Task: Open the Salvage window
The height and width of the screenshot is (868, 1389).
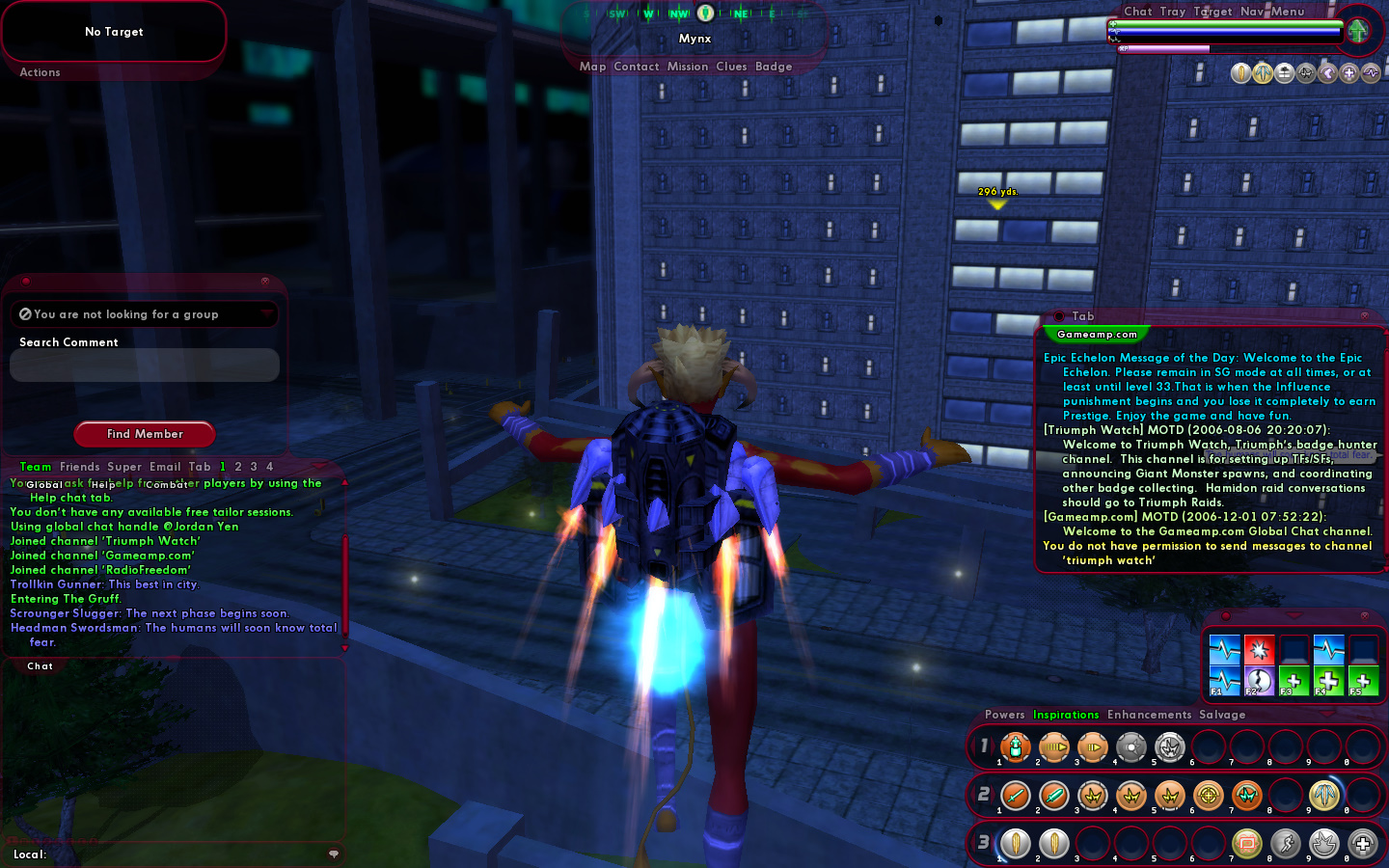Action: pyautogui.click(x=1222, y=715)
